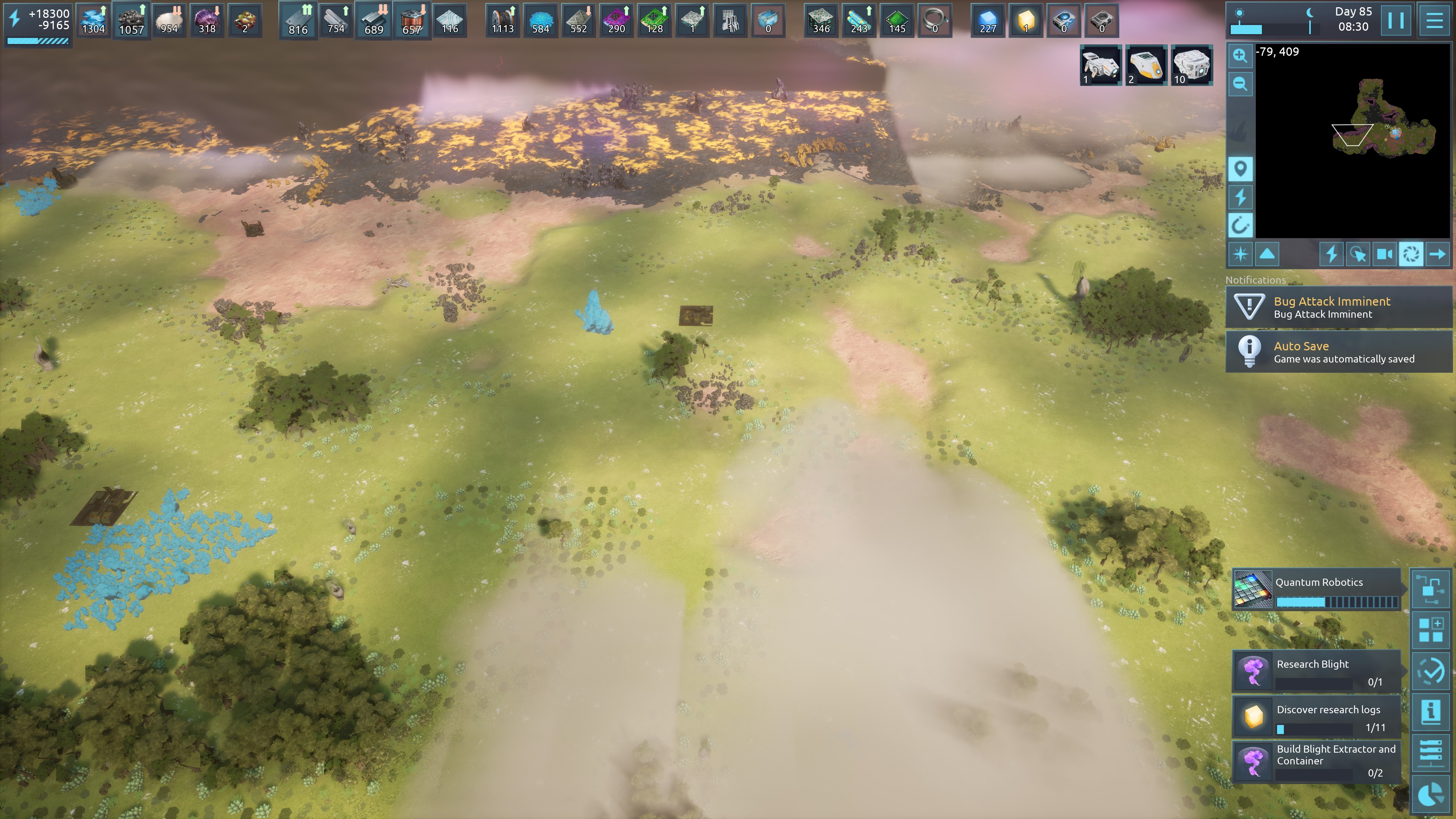Click the compass star button

(x=1240, y=254)
